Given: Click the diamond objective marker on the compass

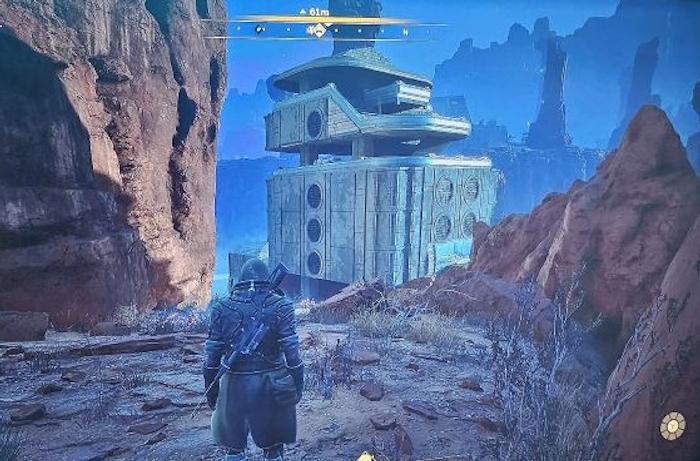Looking at the screenshot, I should tap(320, 30).
